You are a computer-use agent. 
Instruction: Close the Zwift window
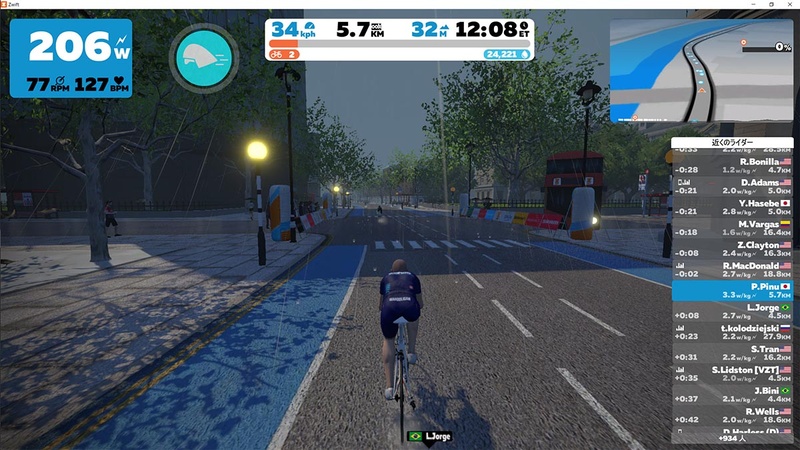(790, 5)
